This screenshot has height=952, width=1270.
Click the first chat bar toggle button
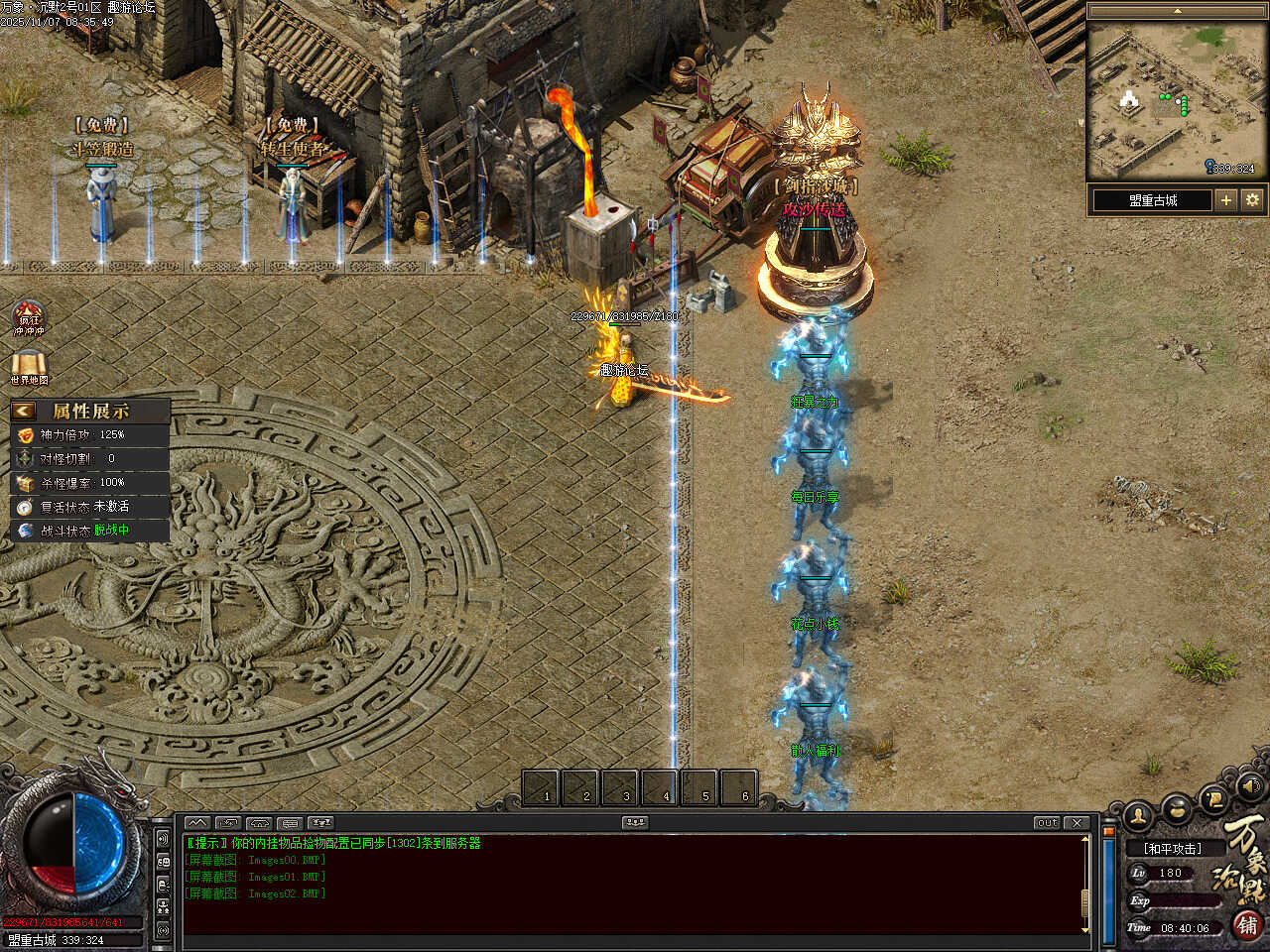pos(197,823)
